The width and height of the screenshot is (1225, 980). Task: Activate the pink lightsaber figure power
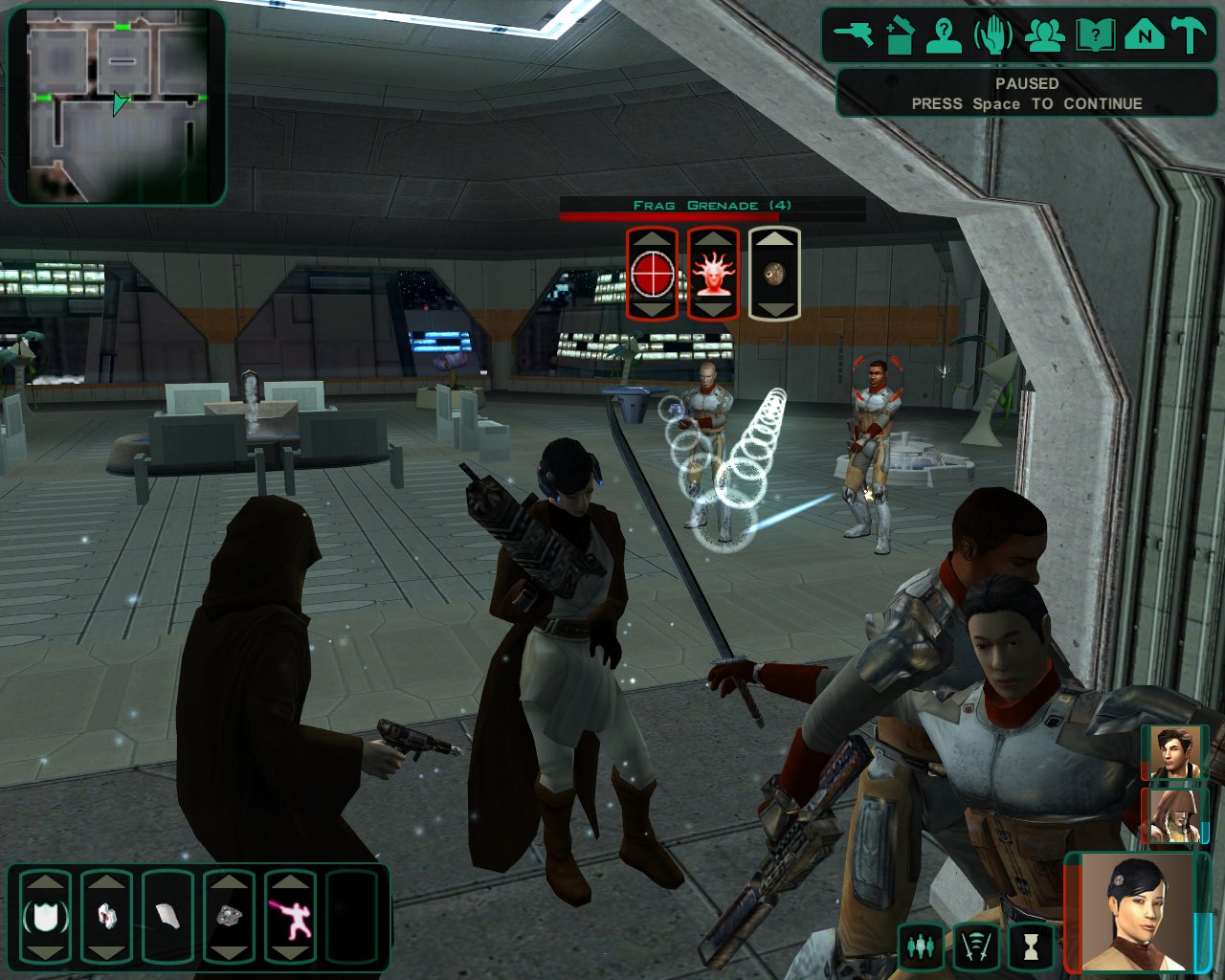click(289, 917)
